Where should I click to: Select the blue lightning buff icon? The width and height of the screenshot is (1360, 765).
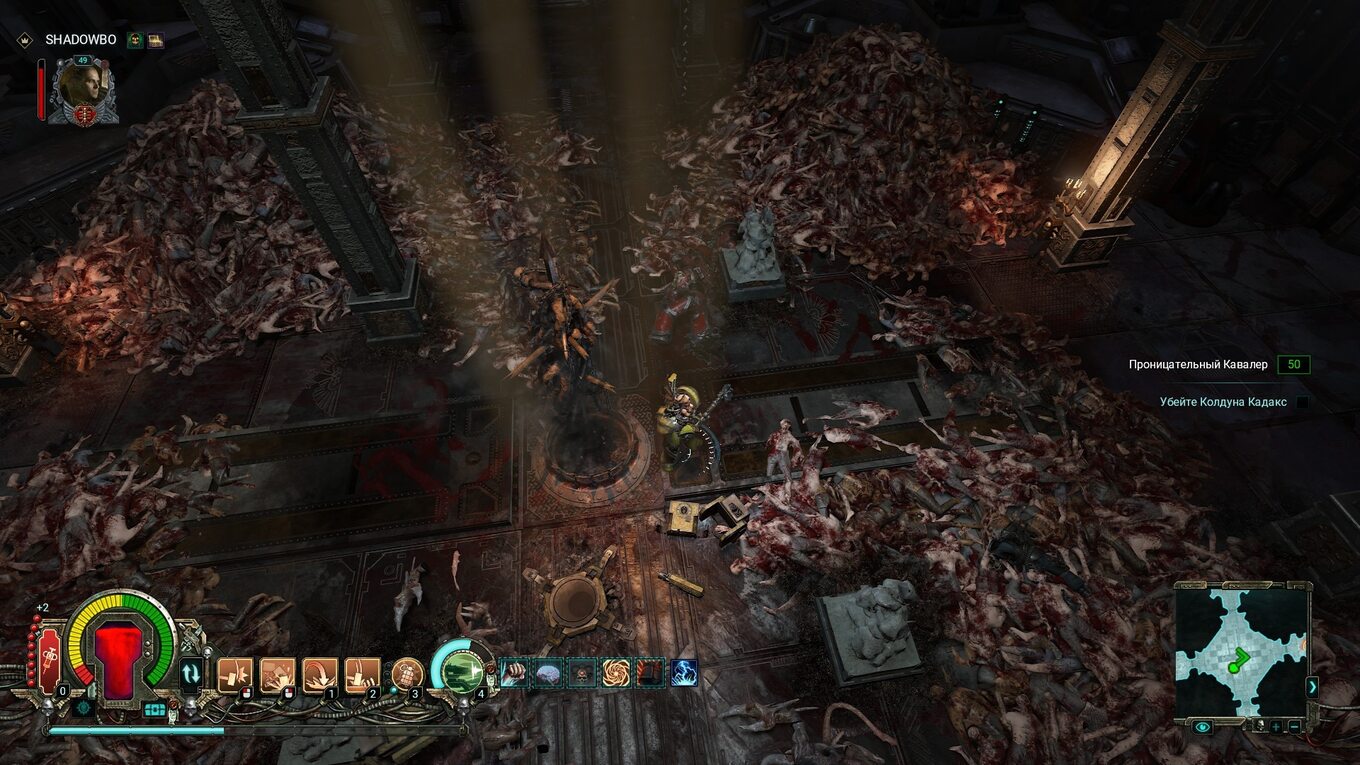[684, 673]
